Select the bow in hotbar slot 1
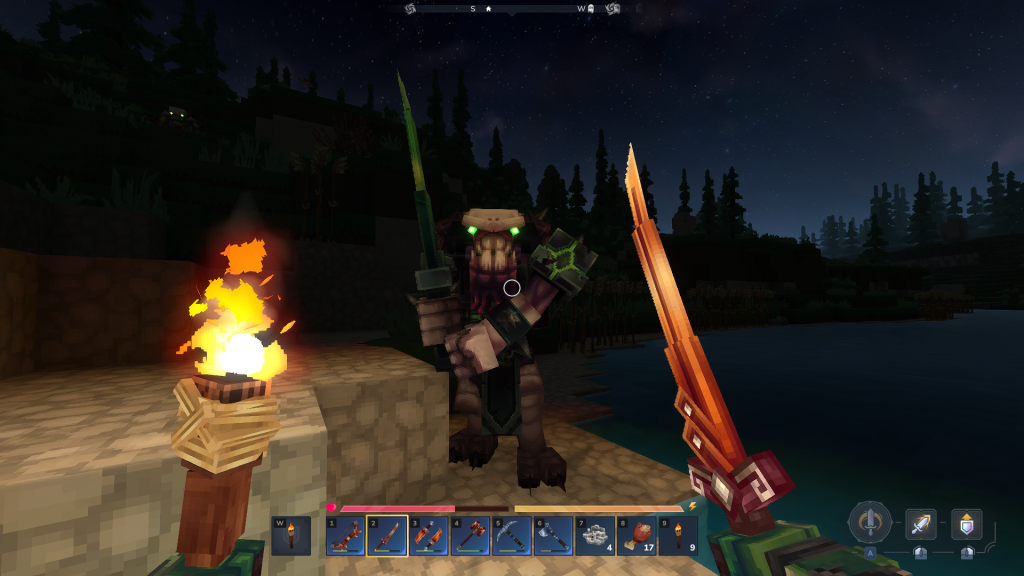1024x576 pixels. click(x=345, y=535)
